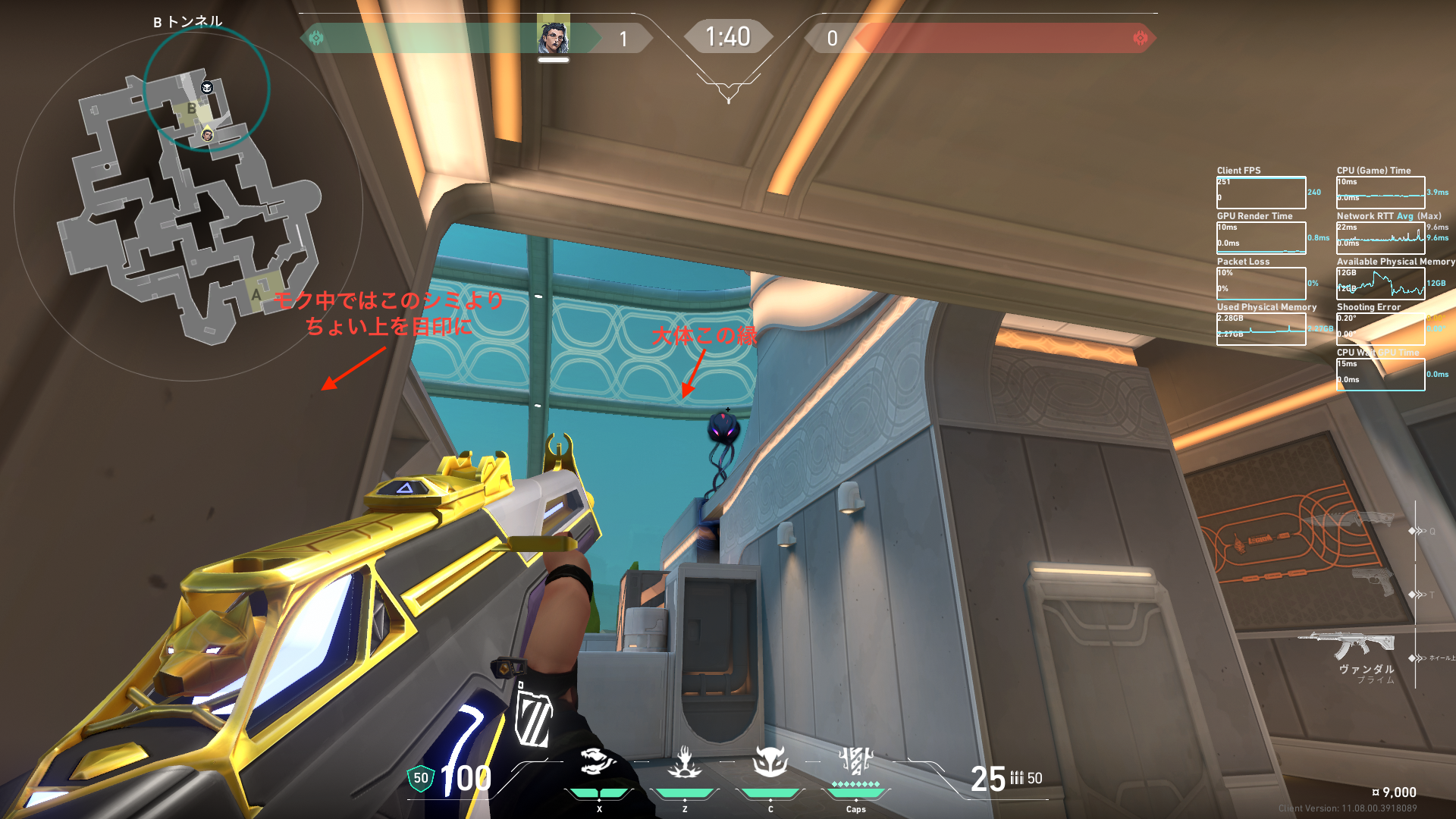Trigger the horned mask ability icon
The height and width of the screenshot is (819, 1456).
coord(770,761)
